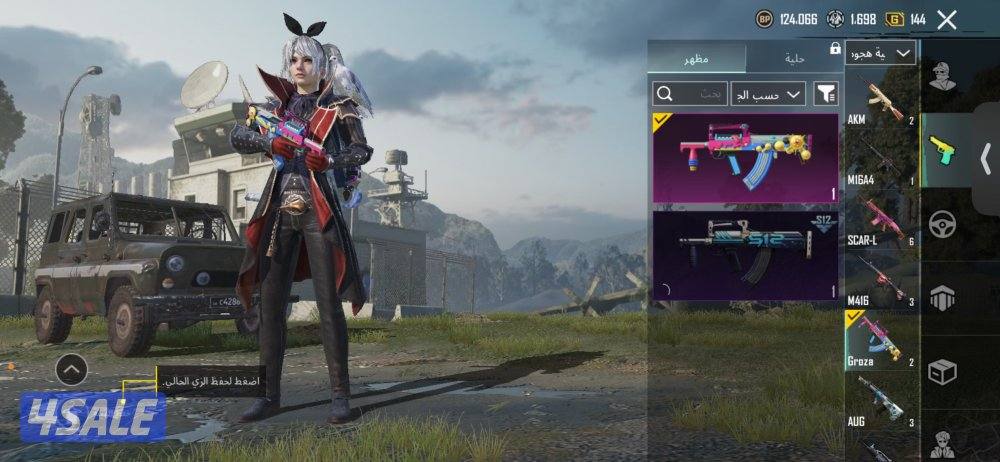This screenshot has width=1000, height=462.
Task: Open the vehicle steering wheel category
Action: point(942,223)
